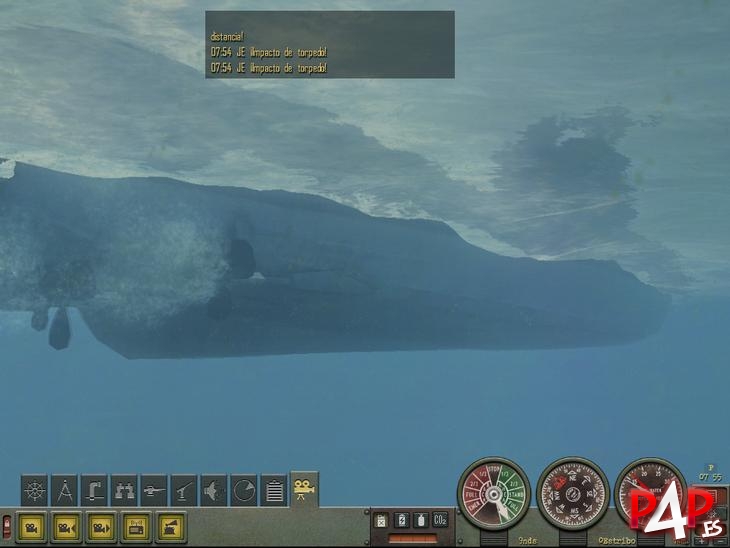Click the highlighted movie camera tab

point(304,488)
